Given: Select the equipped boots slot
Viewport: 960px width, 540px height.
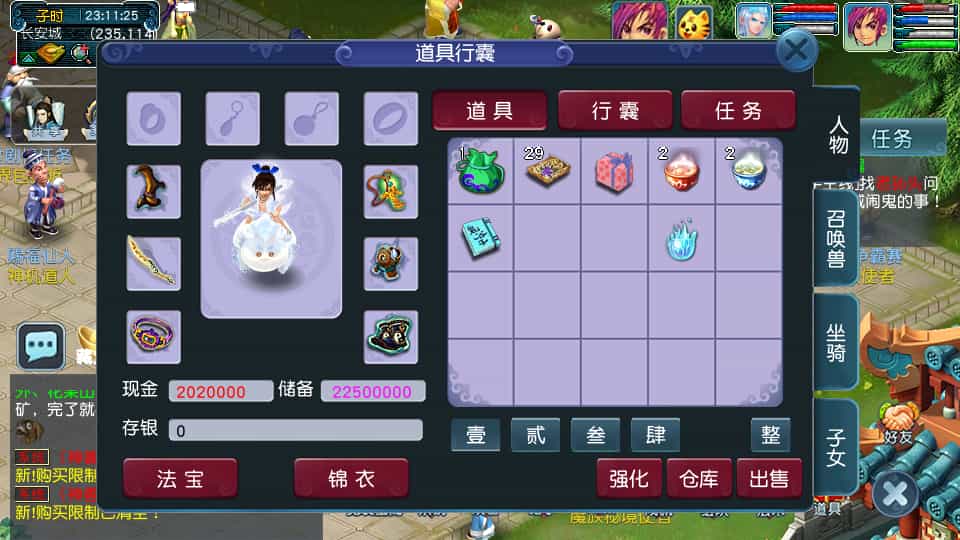Looking at the screenshot, I should 154,191.
